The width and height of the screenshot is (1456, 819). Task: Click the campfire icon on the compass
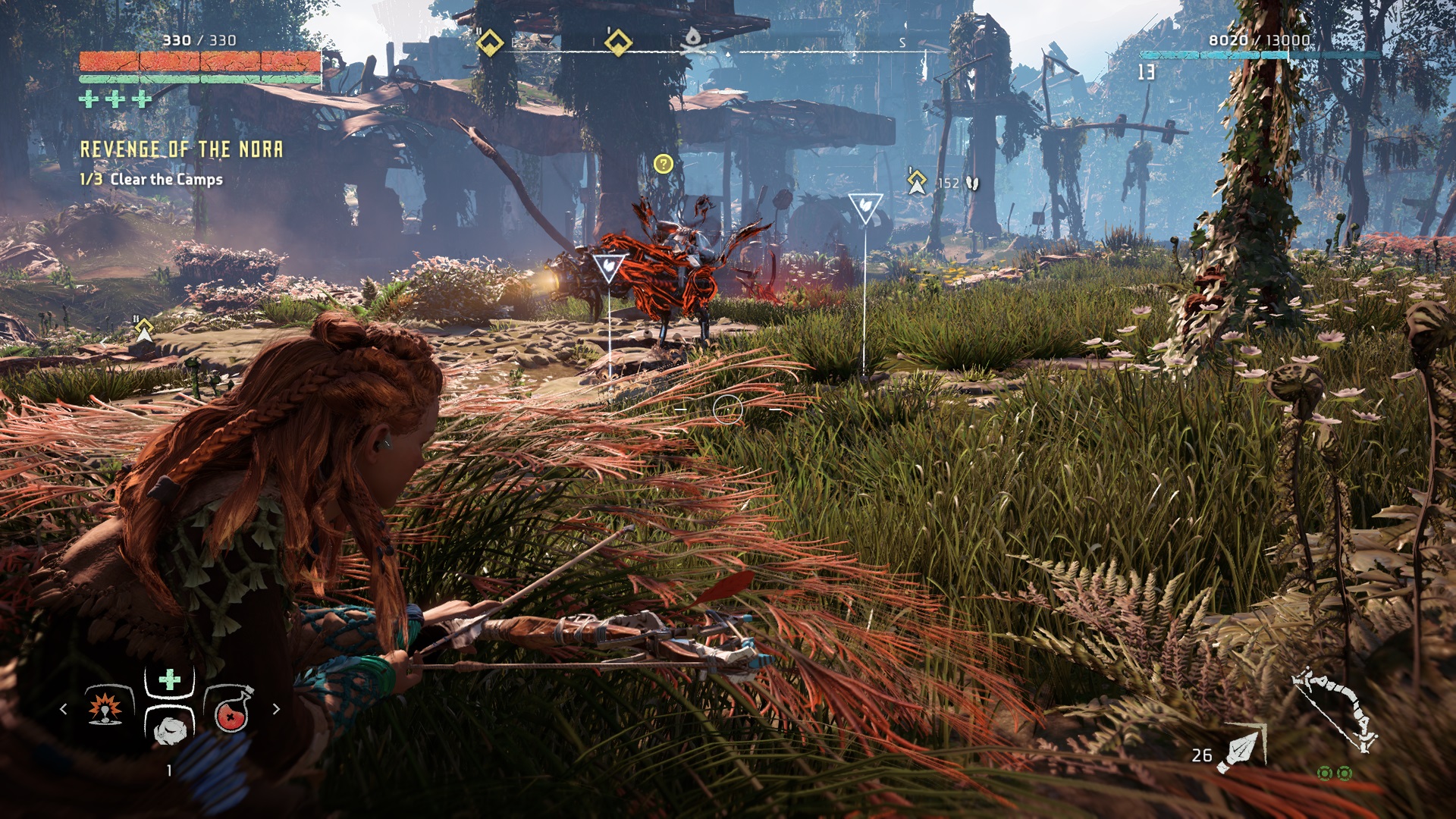point(692,41)
